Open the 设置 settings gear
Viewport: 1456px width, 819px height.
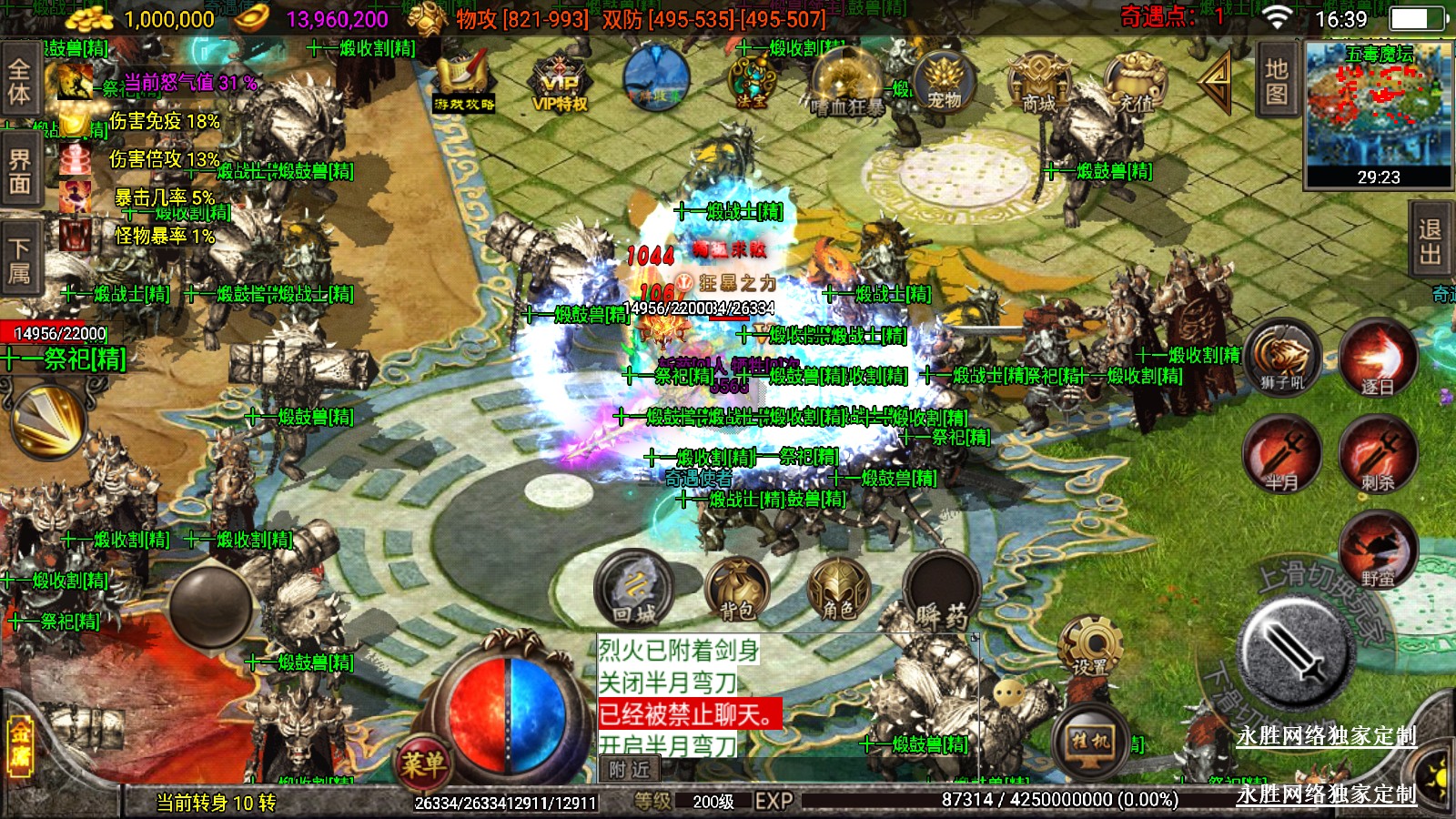pos(1089,645)
